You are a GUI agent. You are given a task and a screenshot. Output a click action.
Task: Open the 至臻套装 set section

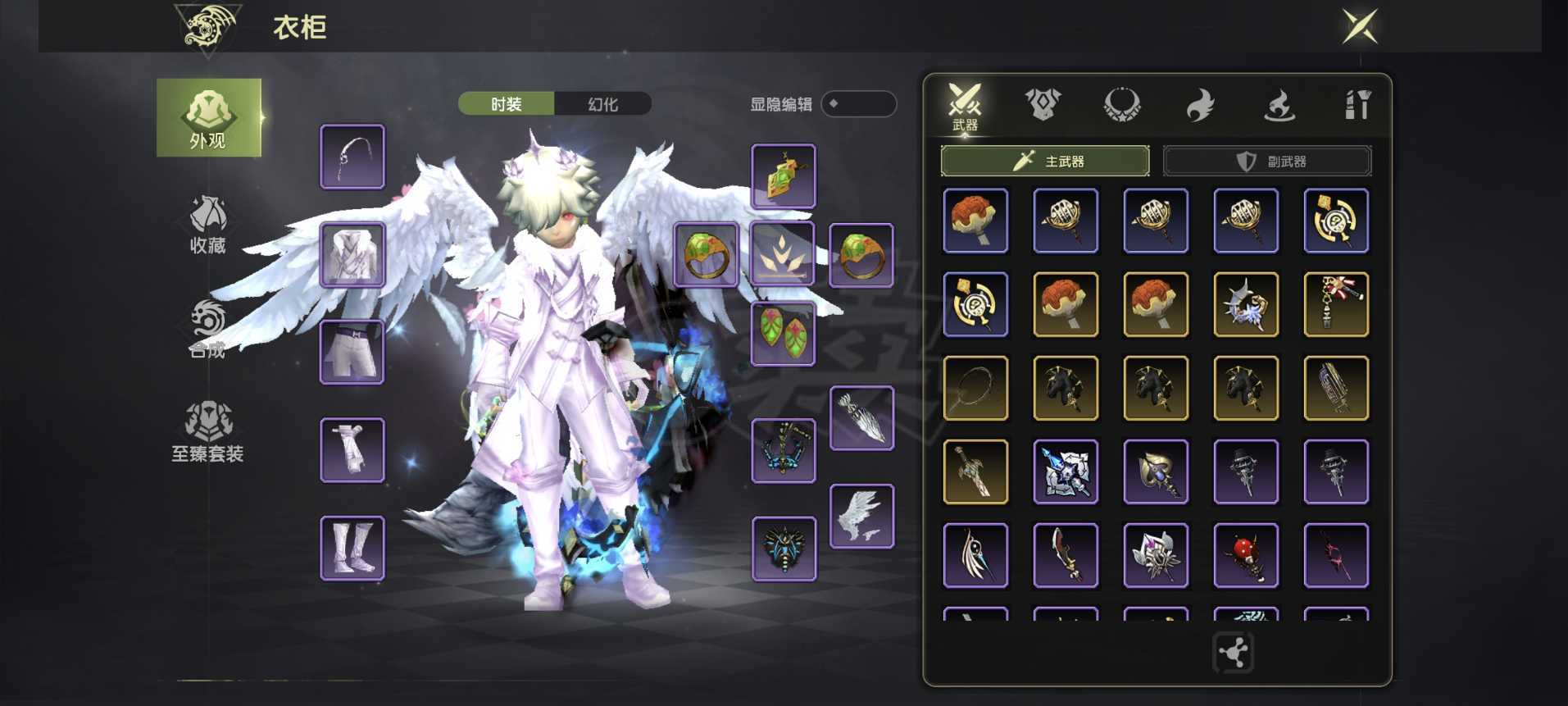tap(208, 432)
